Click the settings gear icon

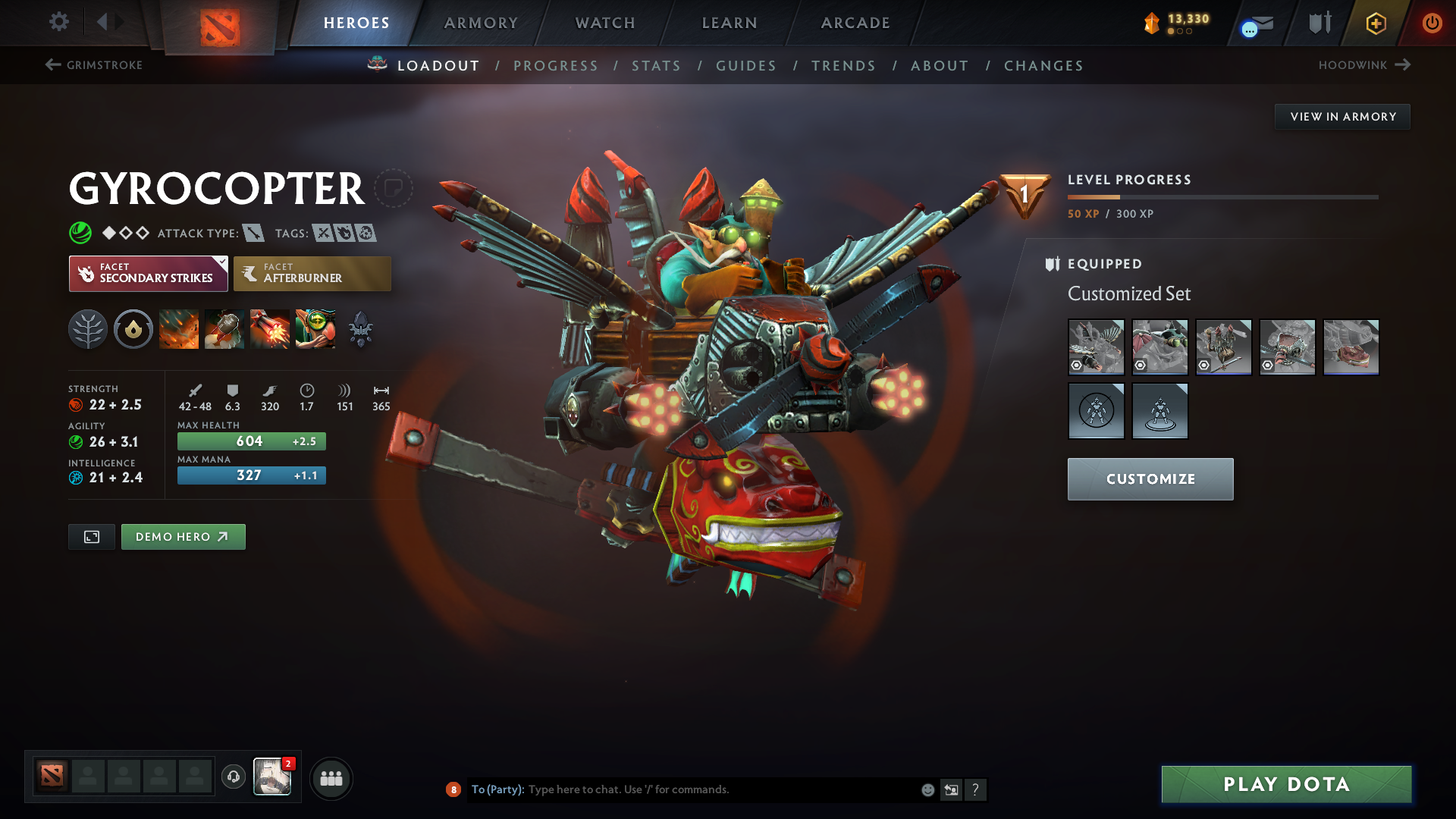click(x=59, y=23)
